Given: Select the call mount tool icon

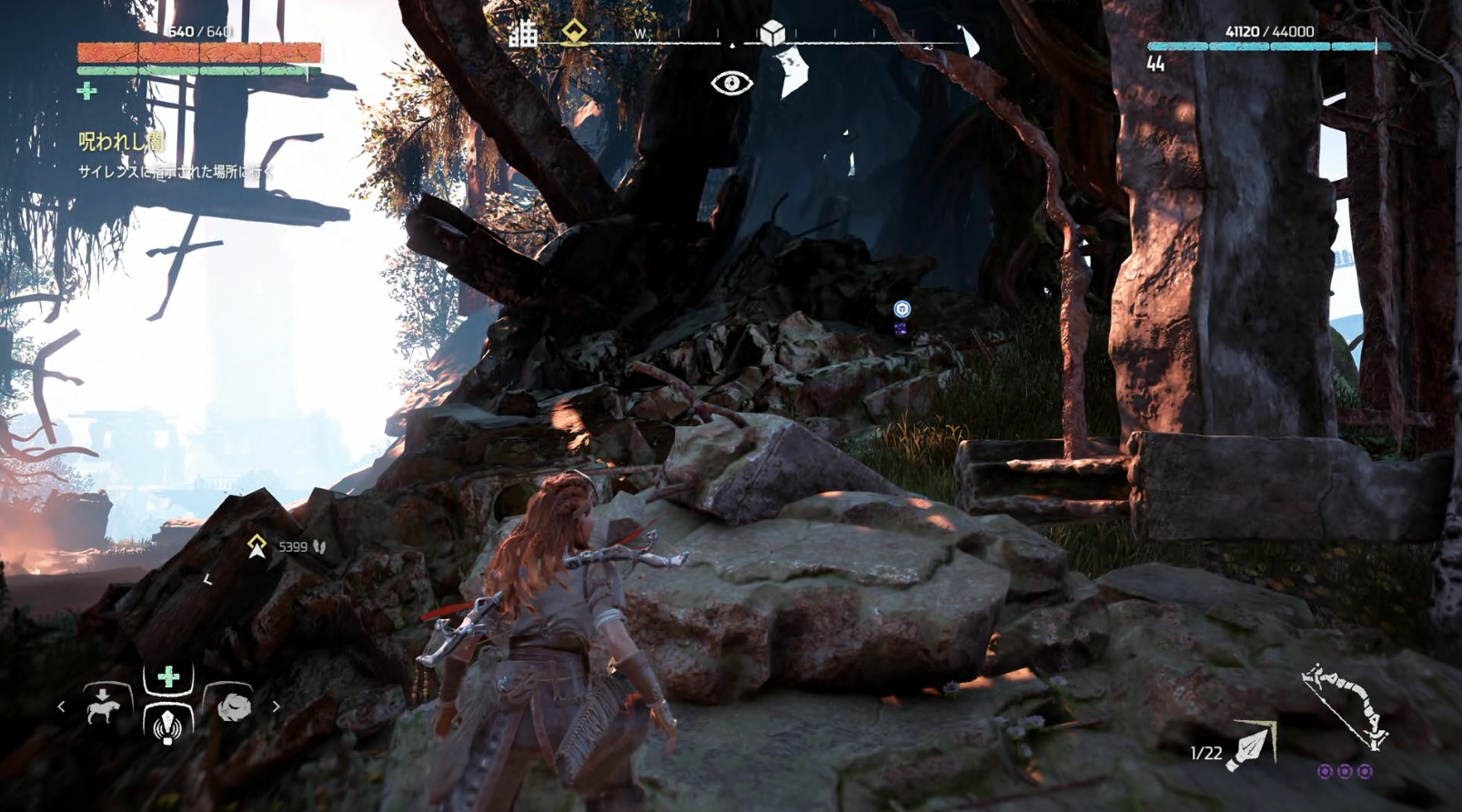Looking at the screenshot, I should click(x=103, y=707).
